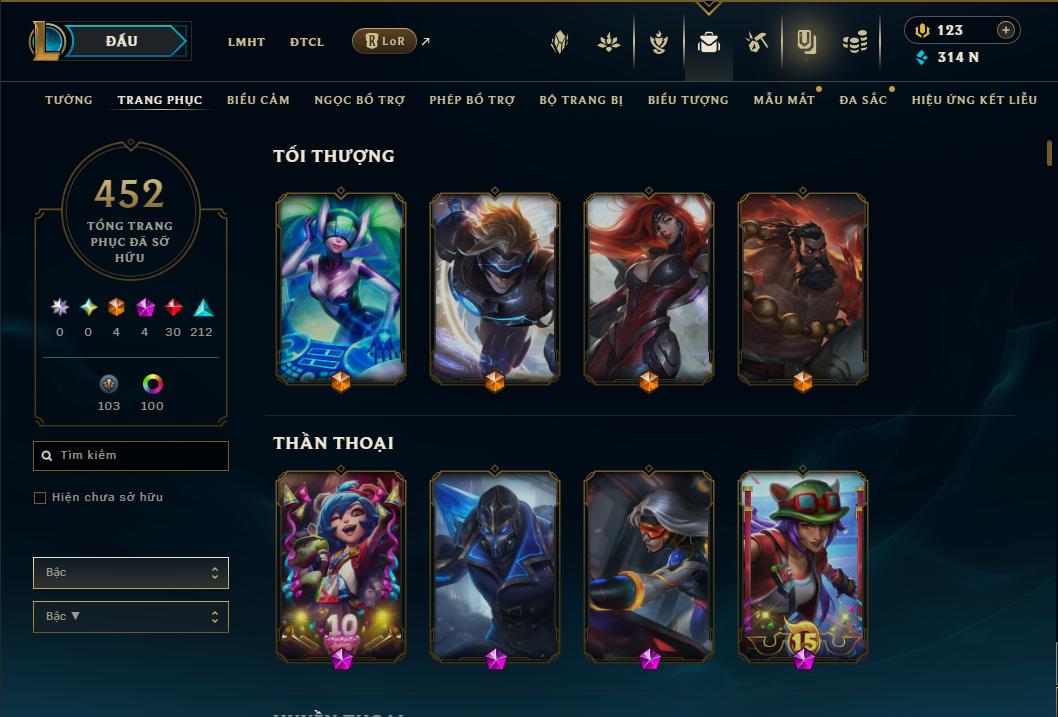Screen dimensions: 1058x717
Task: Select the PHÉP BỔ TRỢ tab
Action: point(472,100)
